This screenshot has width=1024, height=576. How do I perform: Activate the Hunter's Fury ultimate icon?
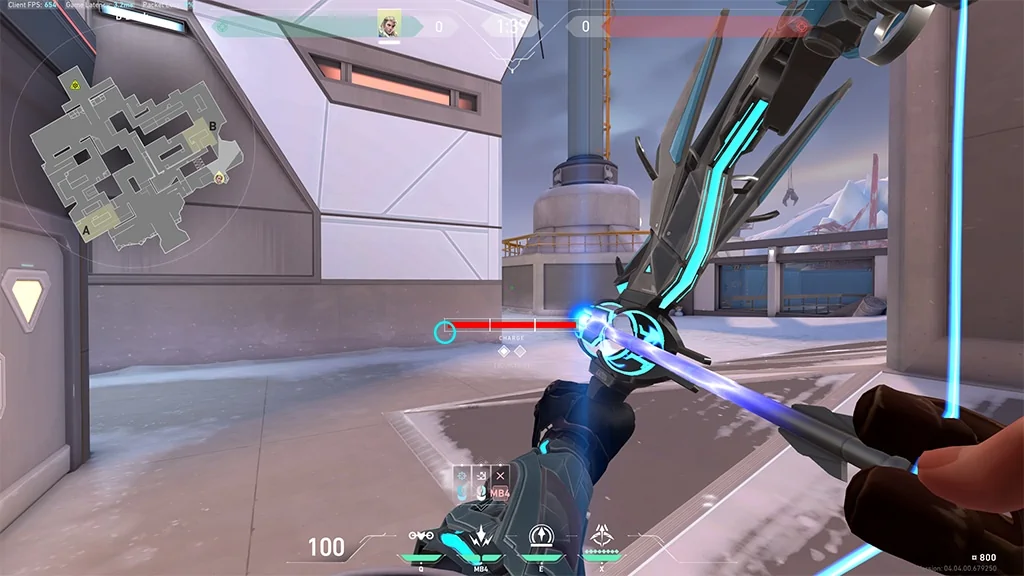602,536
